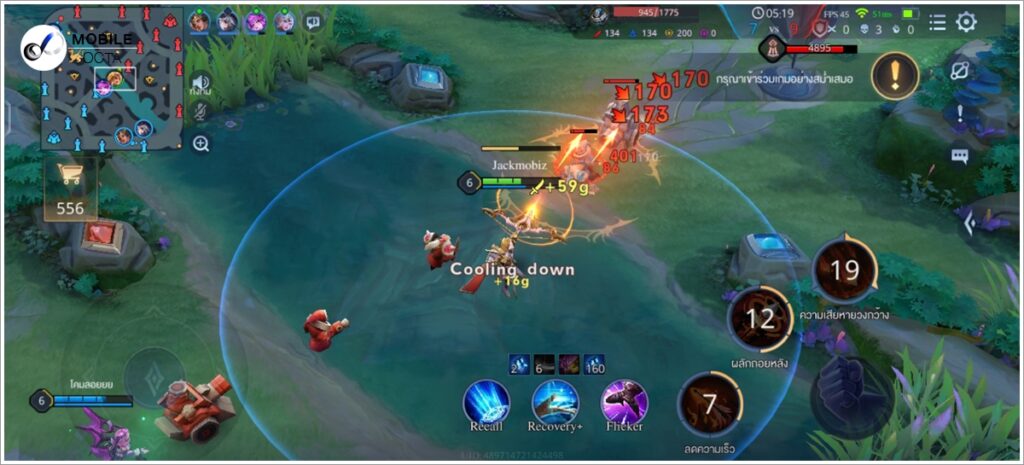The image size is (1024, 465).
Task: Trigger the ultimate on 19-second cooldown
Action: 845,270
